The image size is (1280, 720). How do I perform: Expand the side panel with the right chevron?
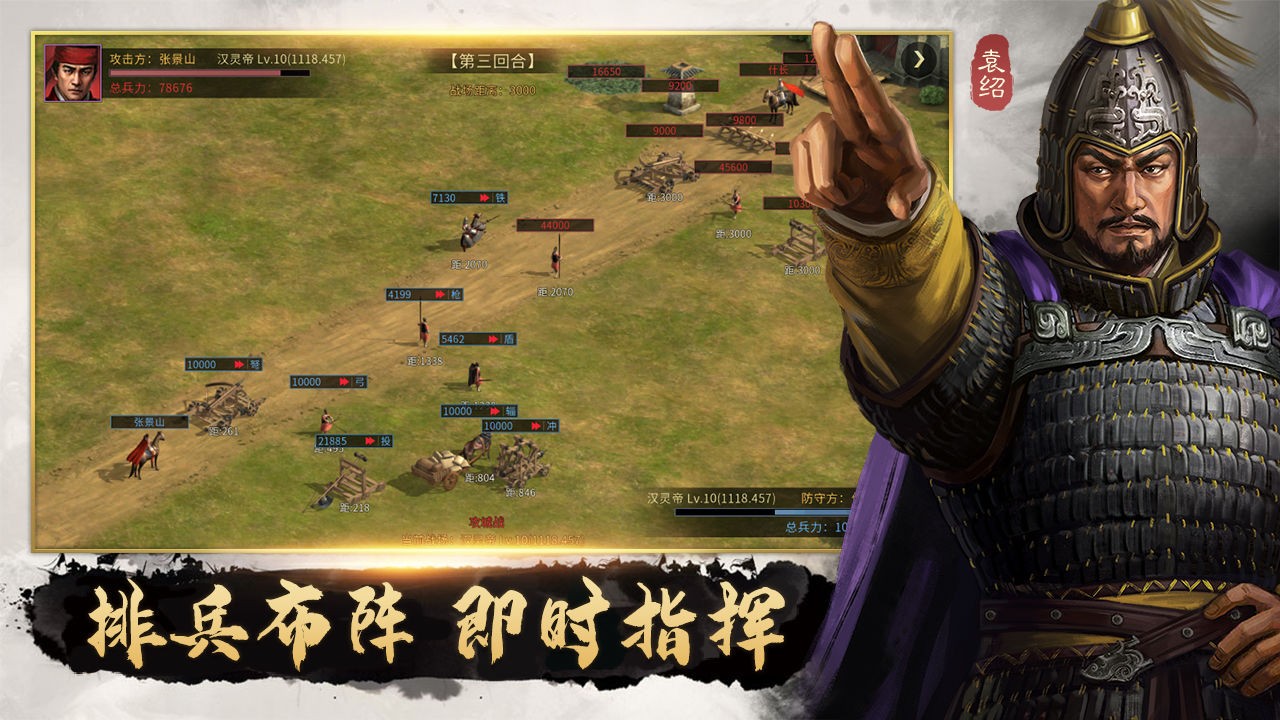click(917, 57)
